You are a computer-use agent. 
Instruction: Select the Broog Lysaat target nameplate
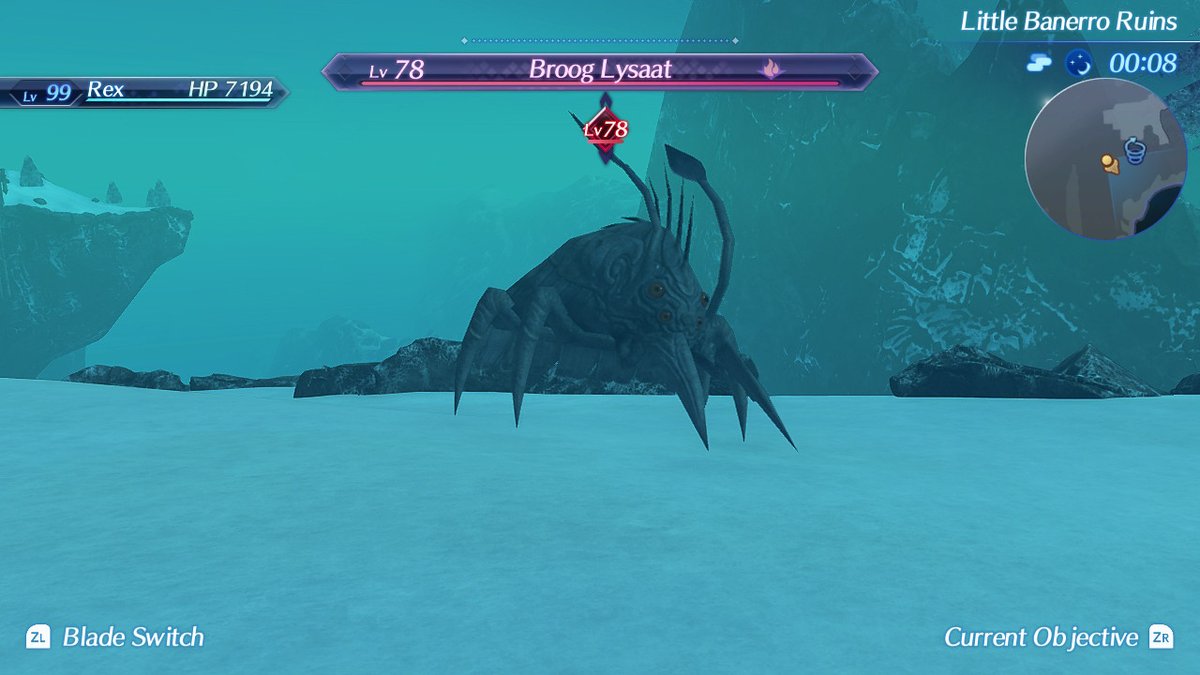click(x=600, y=71)
